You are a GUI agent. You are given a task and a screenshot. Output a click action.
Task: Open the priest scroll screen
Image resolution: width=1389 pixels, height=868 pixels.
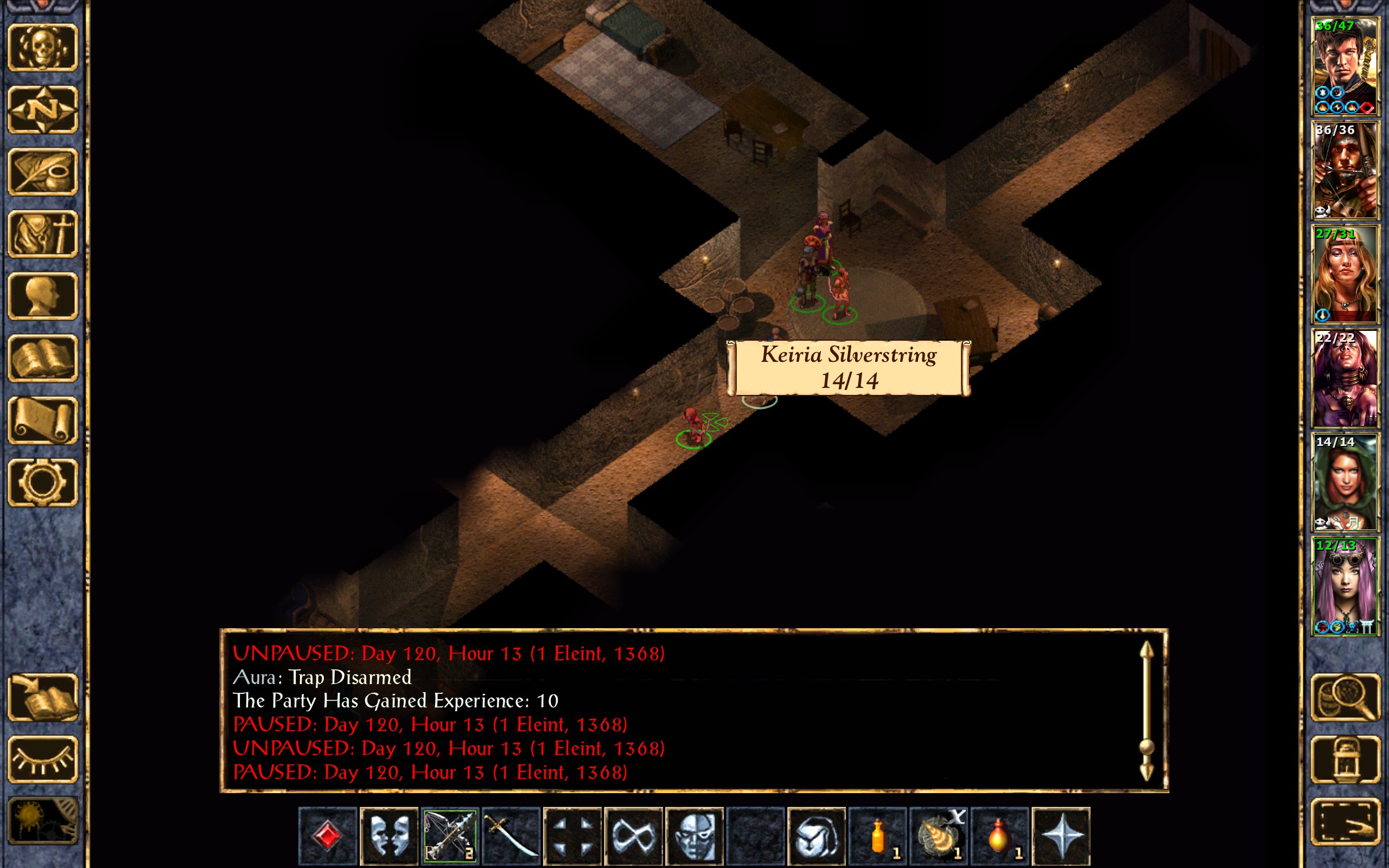coord(43,420)
